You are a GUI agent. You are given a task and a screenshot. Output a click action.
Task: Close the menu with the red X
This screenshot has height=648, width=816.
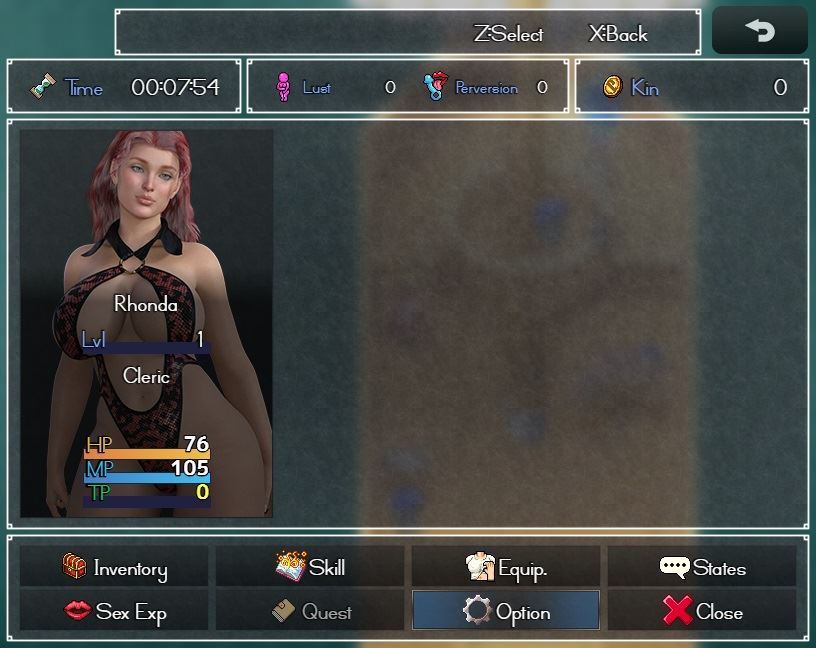[x=702, y=611]
